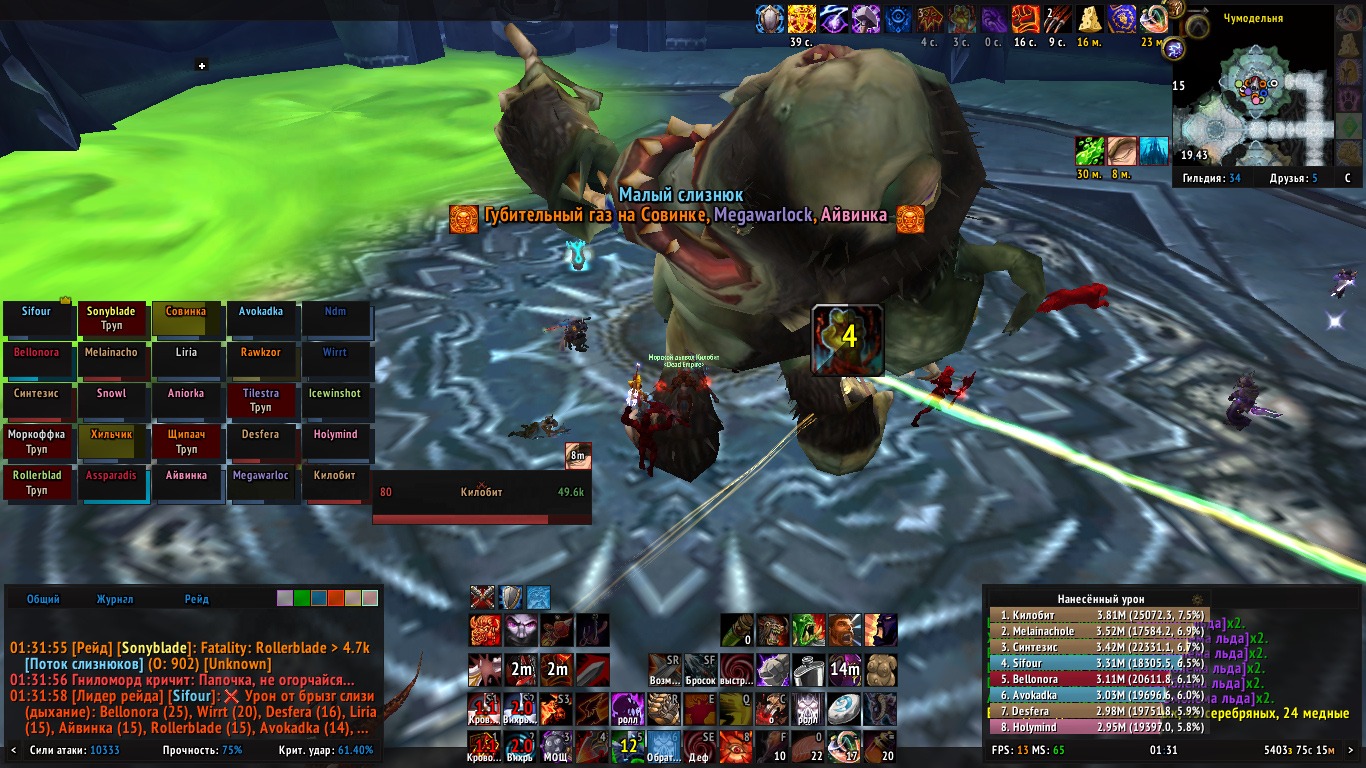Switch to the Общий chat tab
This screenshot has width=1366, height=768.
(43, 599)
